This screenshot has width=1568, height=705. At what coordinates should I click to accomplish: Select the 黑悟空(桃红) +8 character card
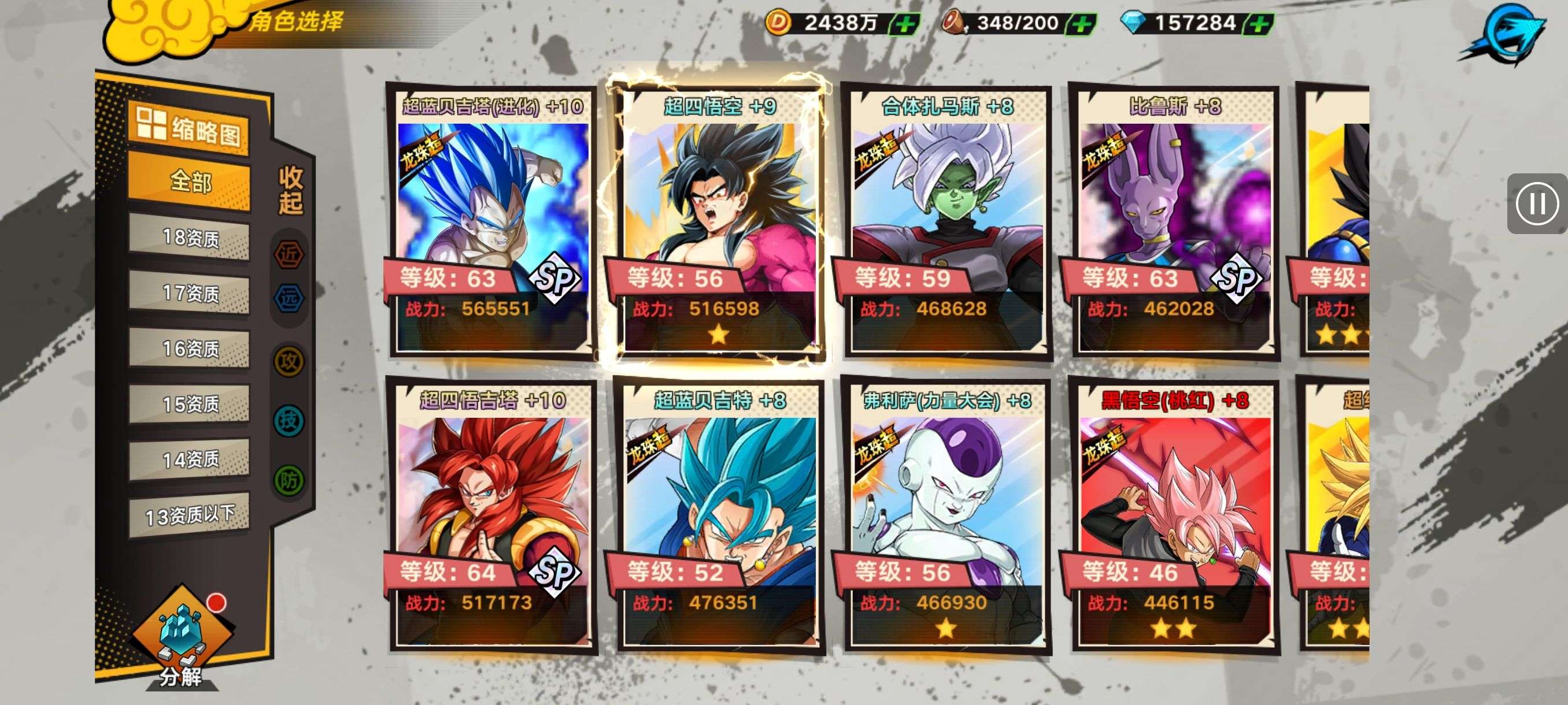point(1174,515)
